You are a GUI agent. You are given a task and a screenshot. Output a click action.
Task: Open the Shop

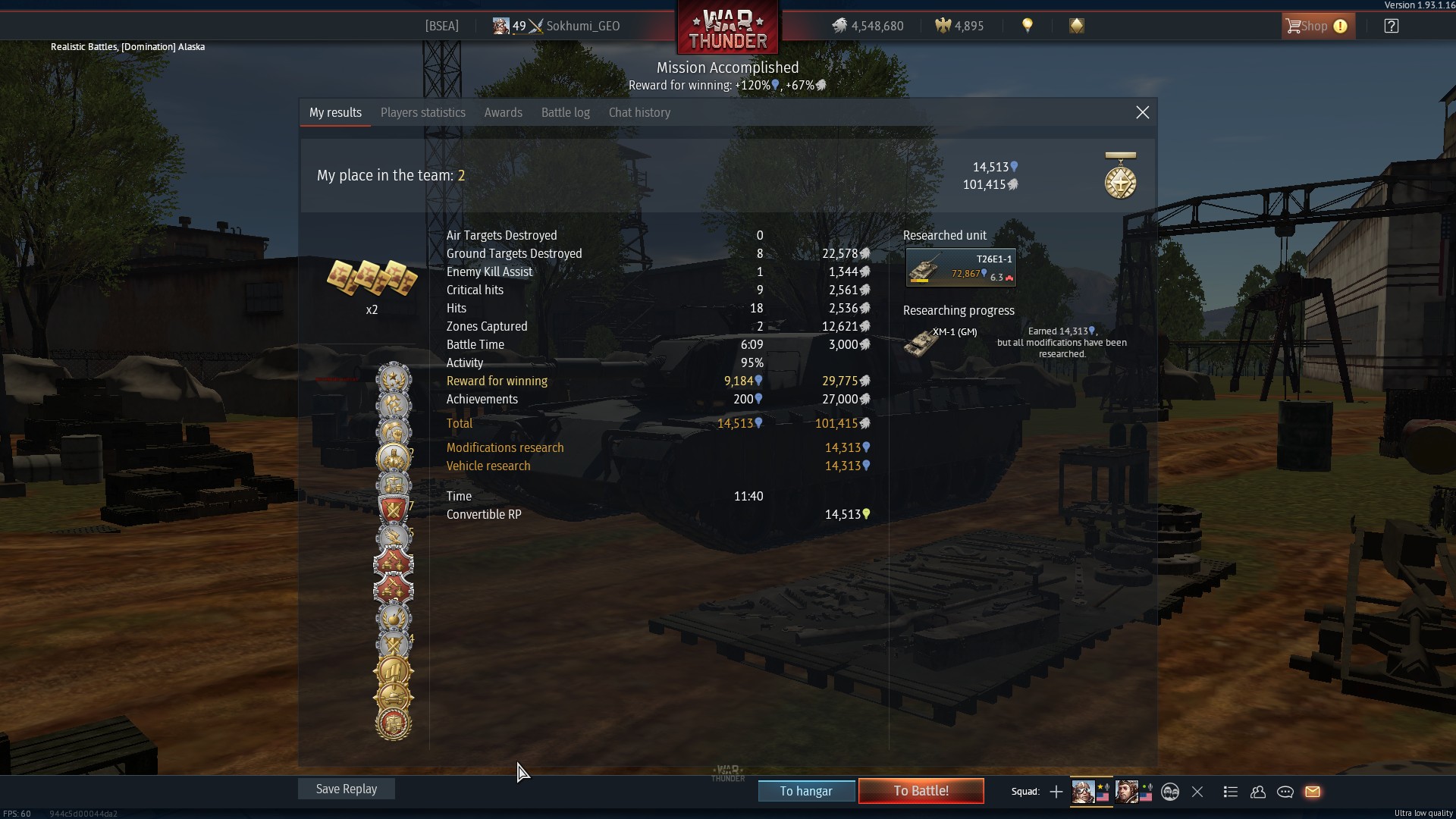[1317, 26]
